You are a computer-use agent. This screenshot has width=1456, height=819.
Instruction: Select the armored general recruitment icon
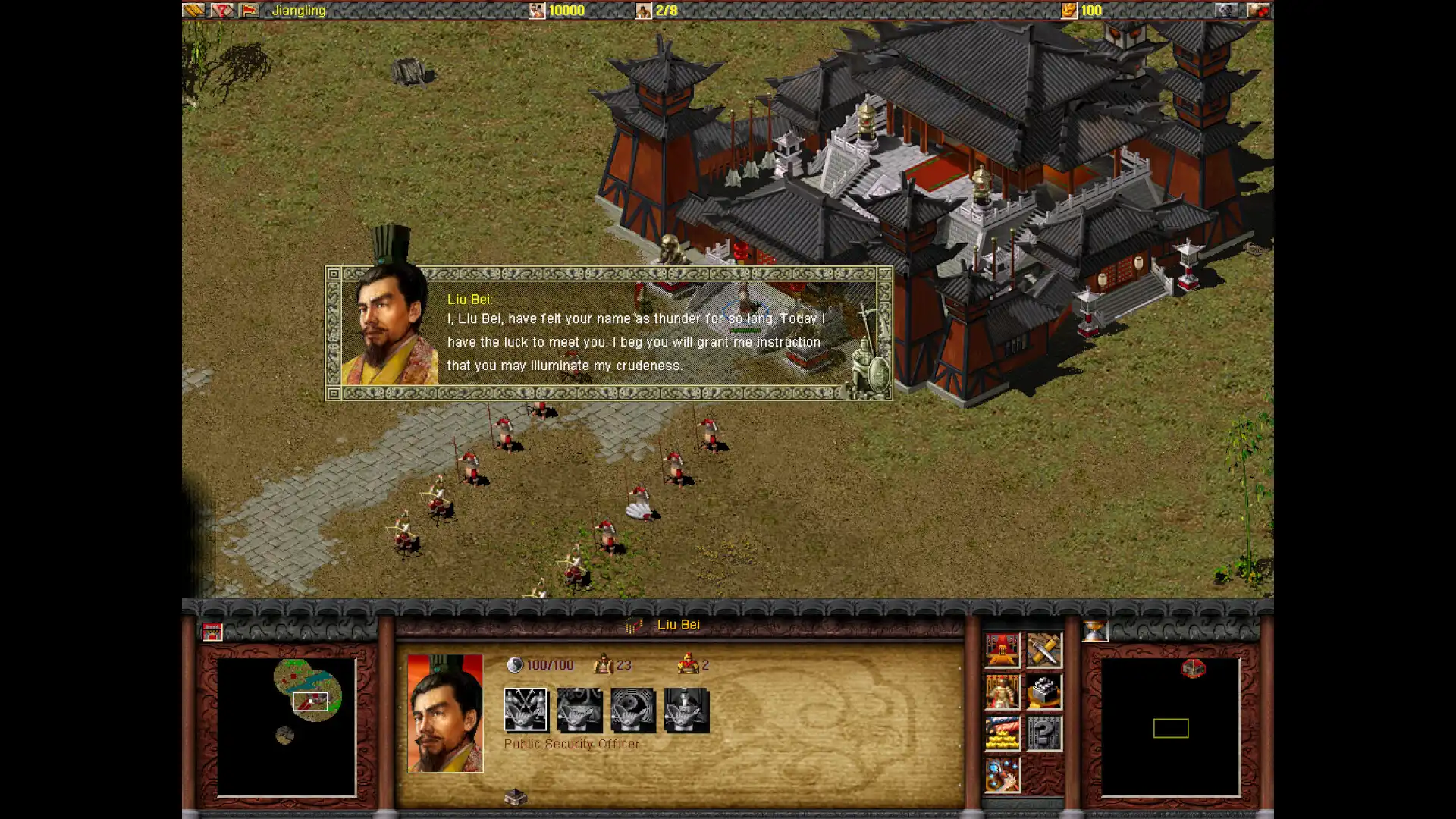coord(1002,692)
